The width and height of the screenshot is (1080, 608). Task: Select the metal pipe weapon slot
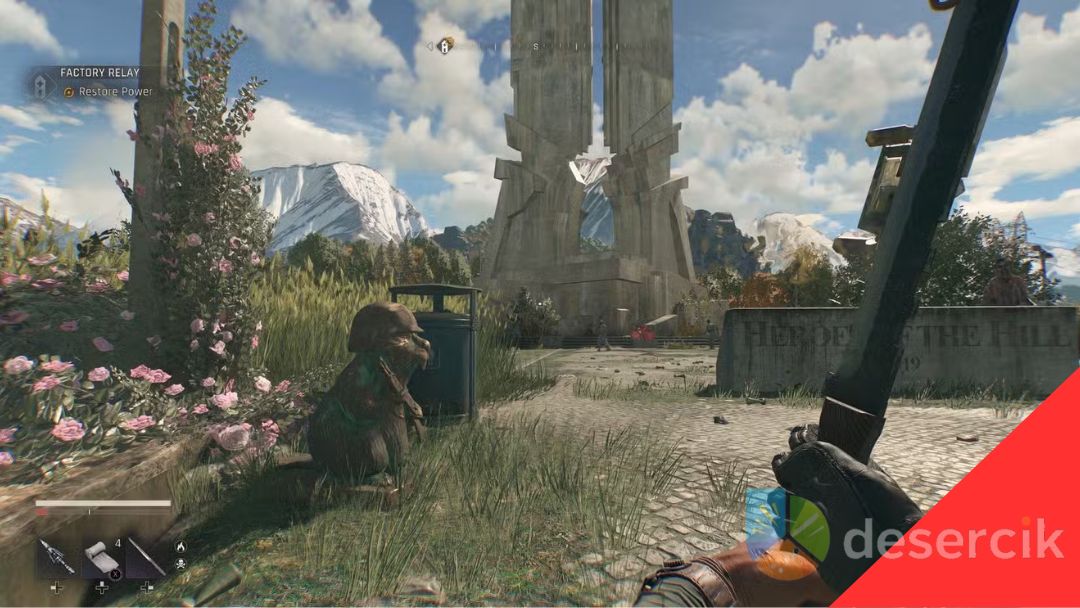tap(146, 558)
